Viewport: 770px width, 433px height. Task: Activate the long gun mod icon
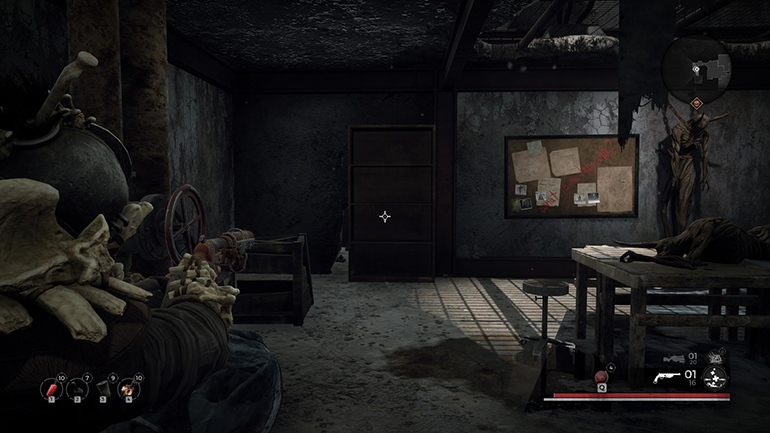(x=715, y=357)
